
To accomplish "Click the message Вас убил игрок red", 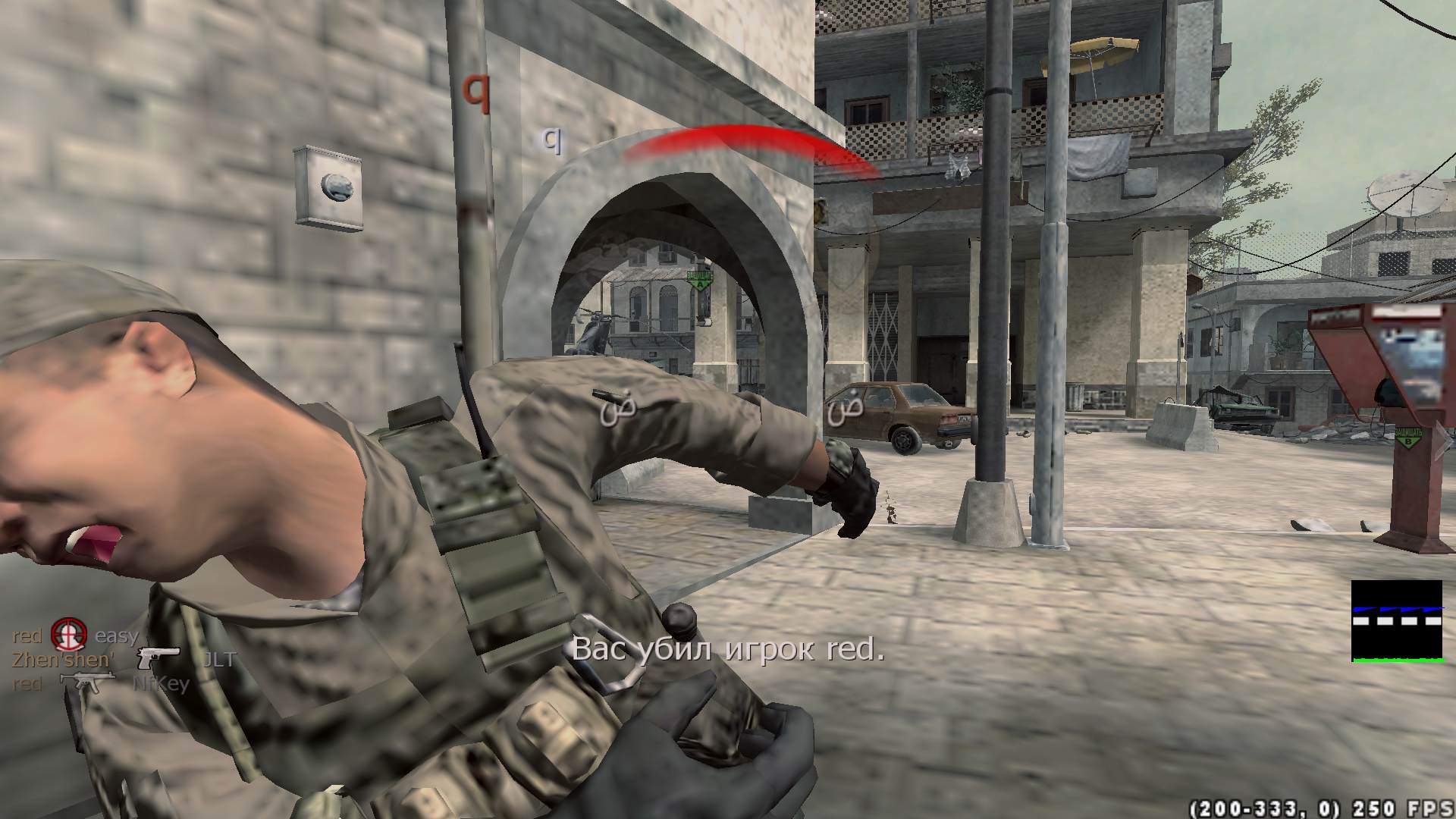I will [730, 651].
